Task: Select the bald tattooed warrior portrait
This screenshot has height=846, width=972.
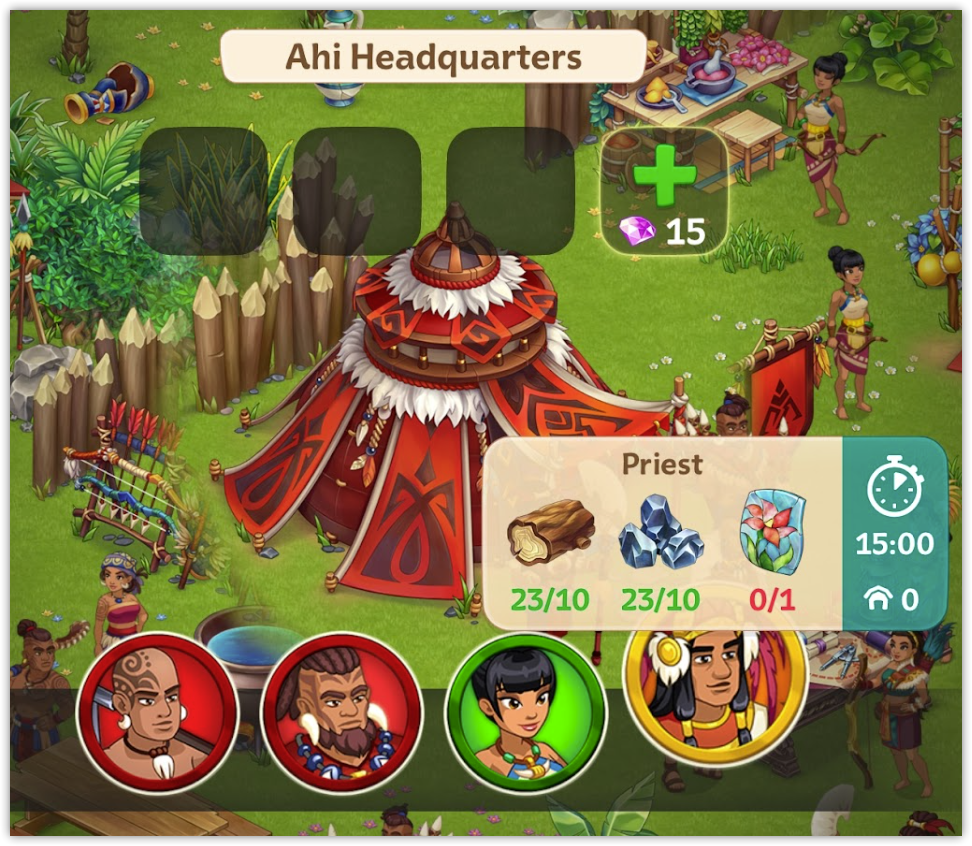Action: pyautogui.click(x=157, y=711)
